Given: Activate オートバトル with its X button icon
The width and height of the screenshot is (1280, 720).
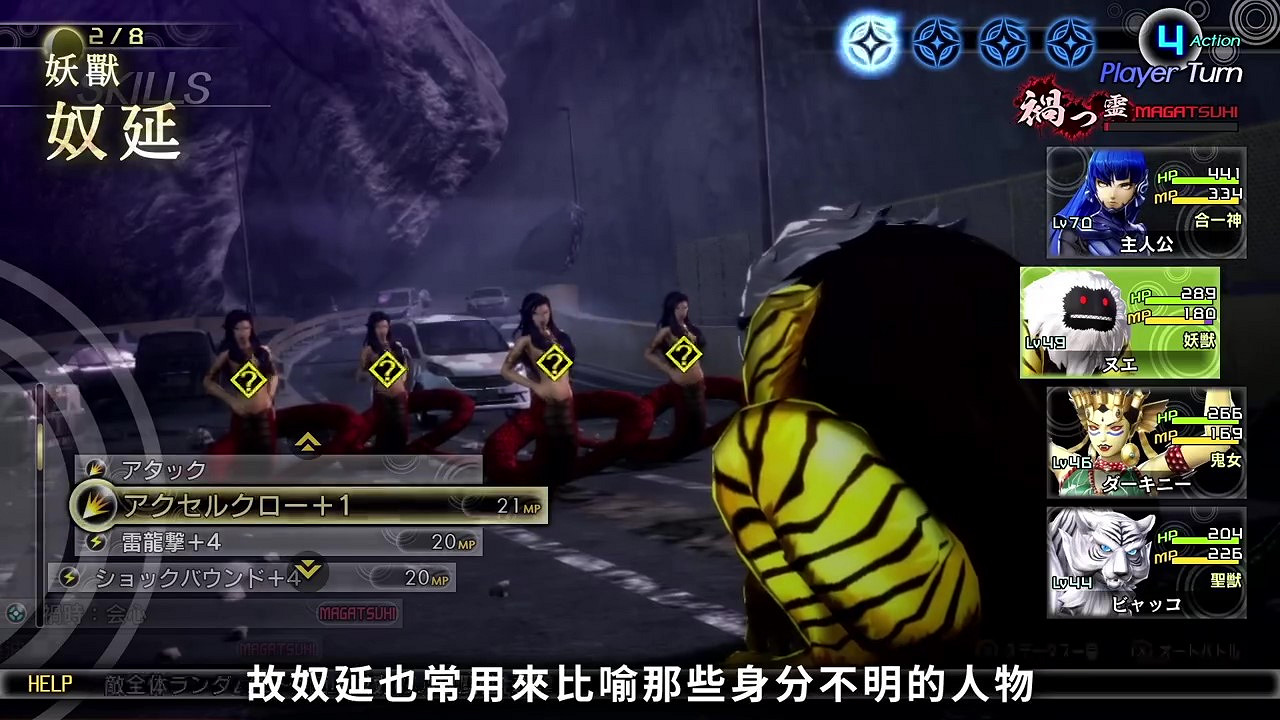Looking at the screenshot, I should 1143,647.
